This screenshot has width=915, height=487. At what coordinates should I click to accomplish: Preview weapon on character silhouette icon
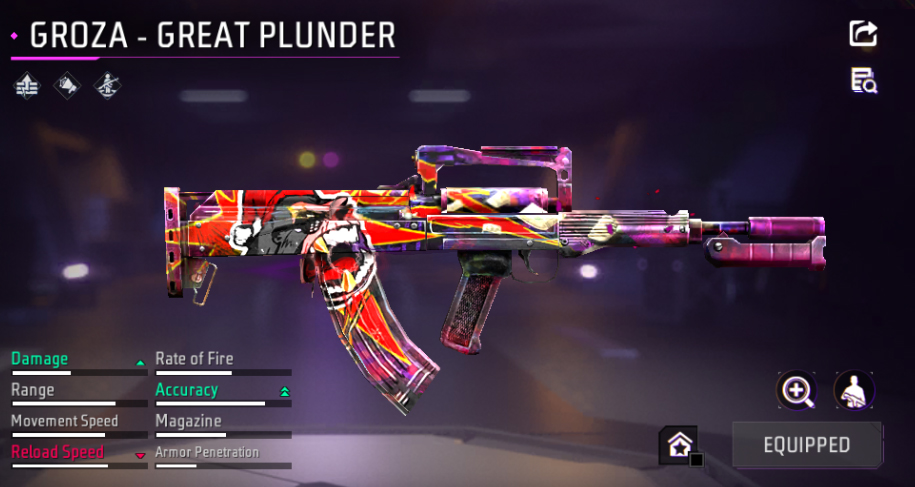coord(855,391)
